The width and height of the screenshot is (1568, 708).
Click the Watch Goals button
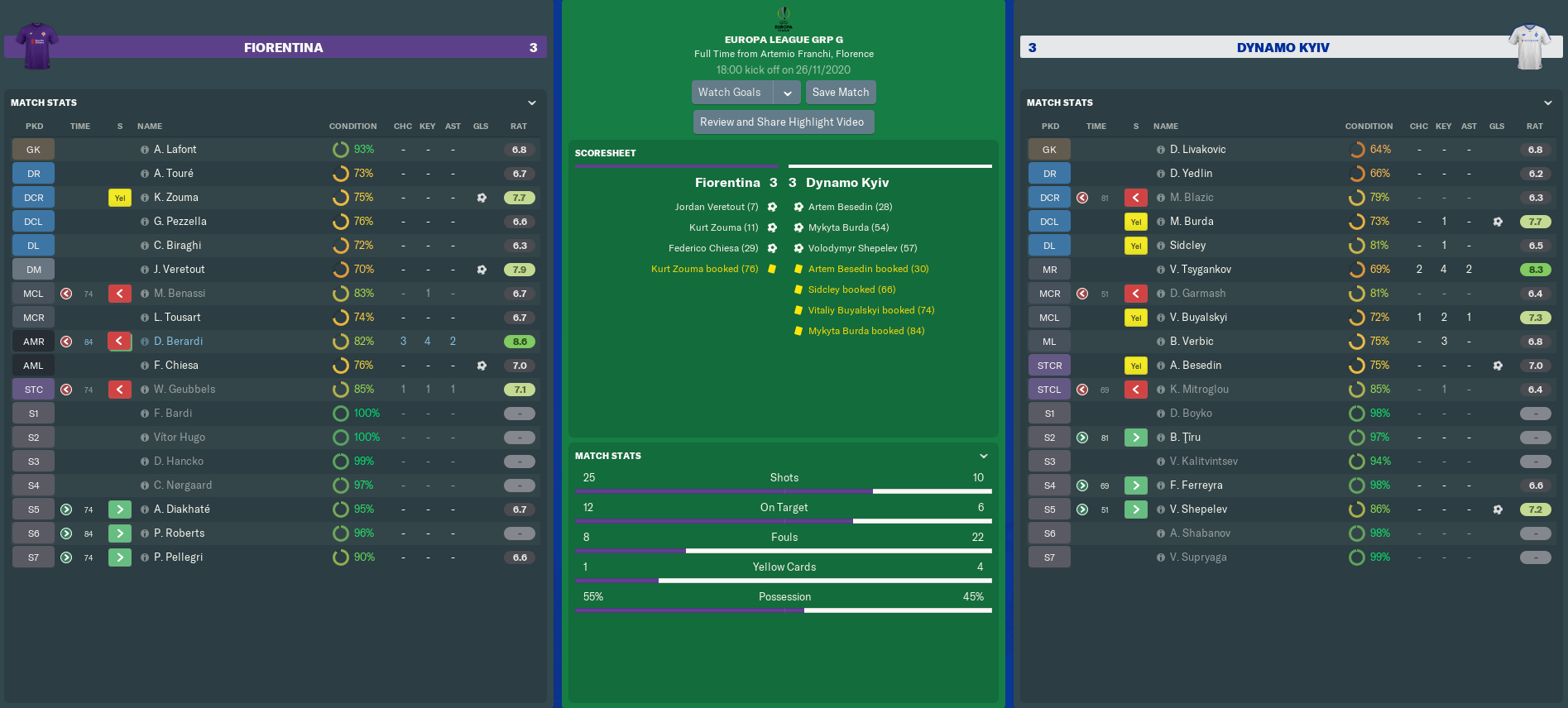tap(731, 93)
